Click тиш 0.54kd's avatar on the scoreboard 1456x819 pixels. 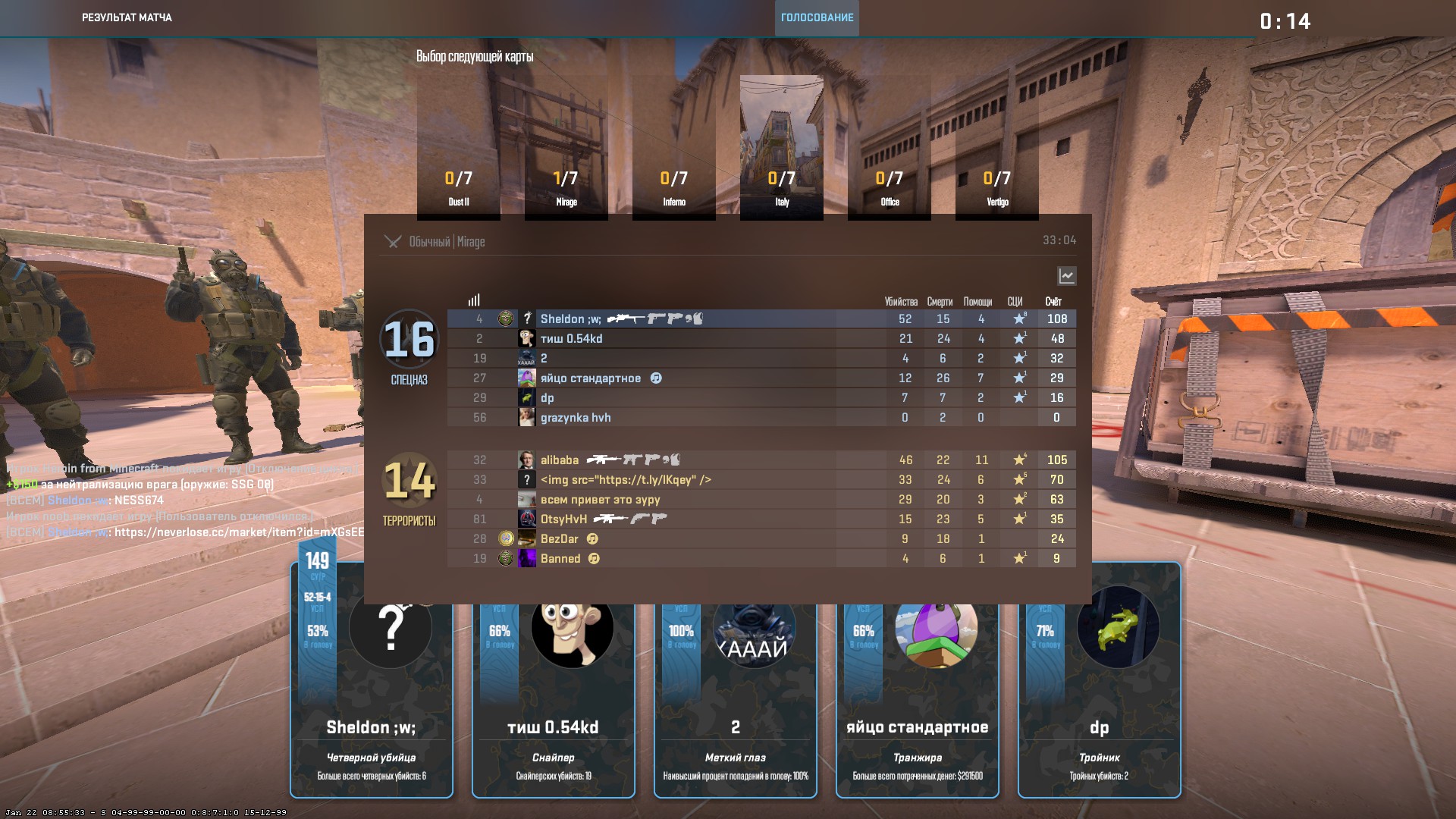pyautogui.click(x=527, y=338)
